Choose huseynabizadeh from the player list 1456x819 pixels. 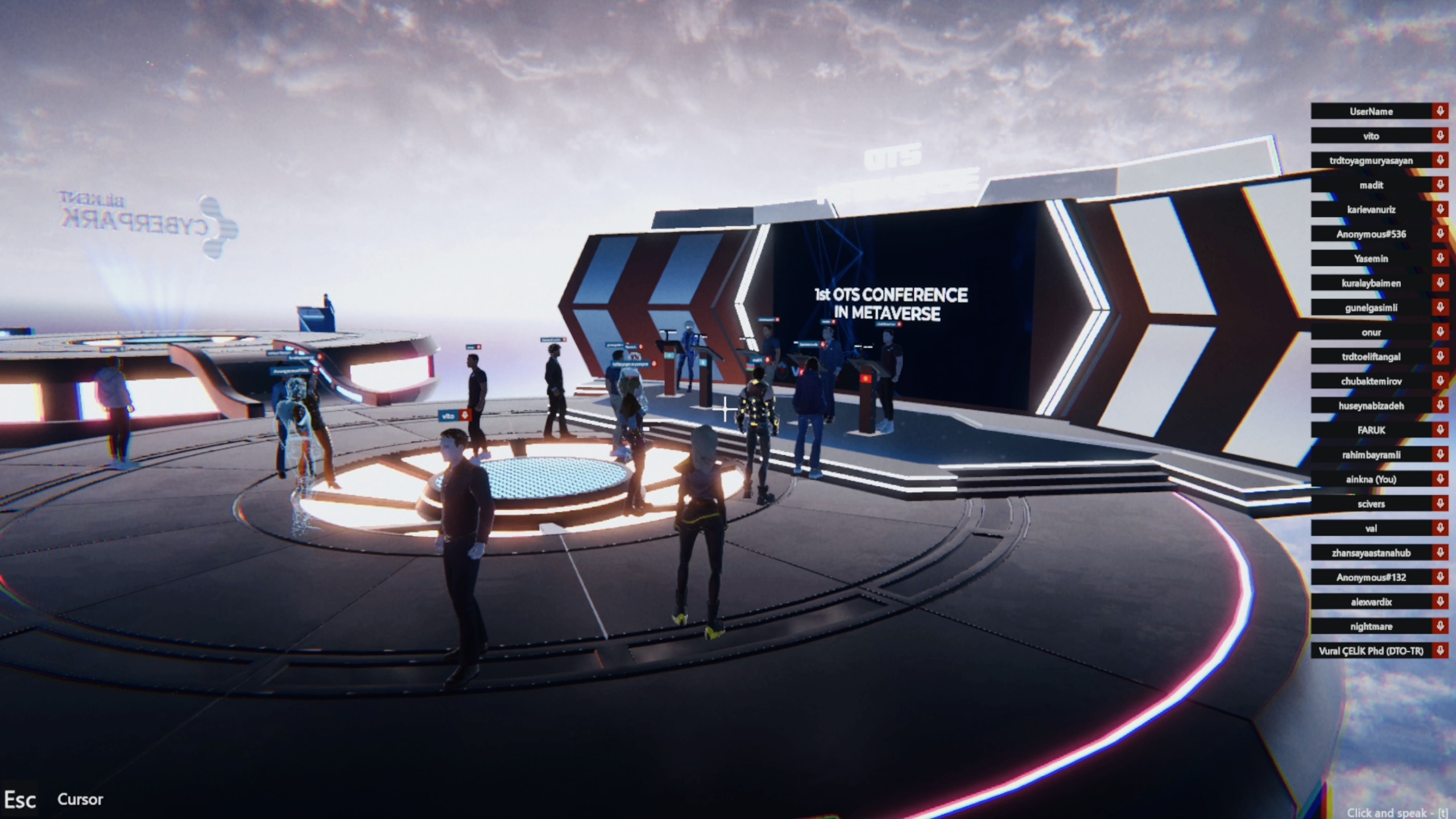[x=1371, y=406]
